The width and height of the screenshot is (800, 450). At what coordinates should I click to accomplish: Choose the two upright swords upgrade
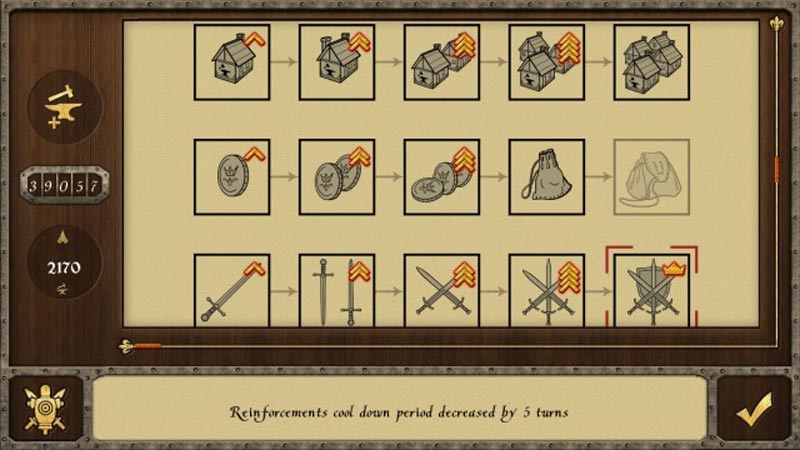337,291
